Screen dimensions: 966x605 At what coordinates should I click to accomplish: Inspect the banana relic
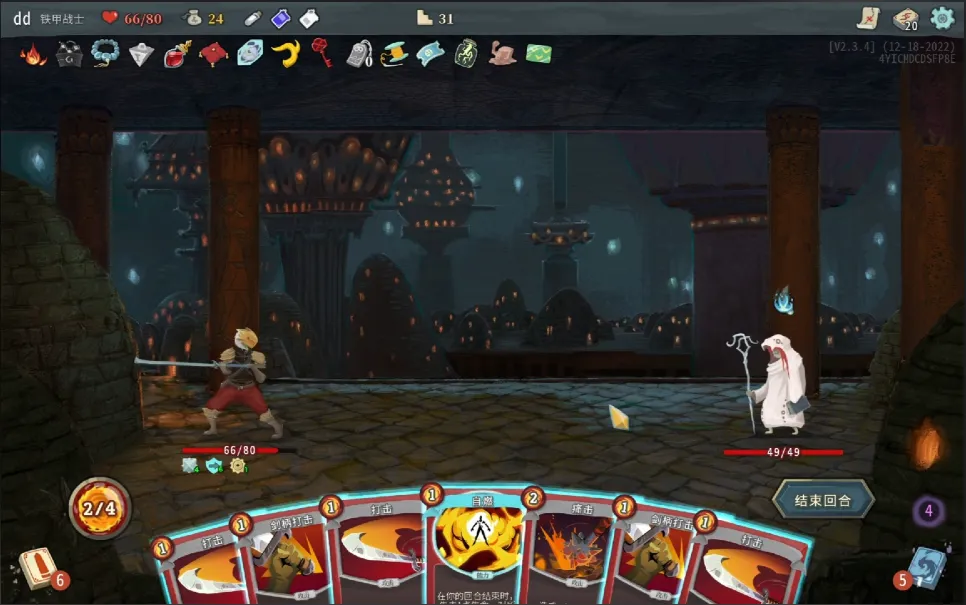(285, 54)
